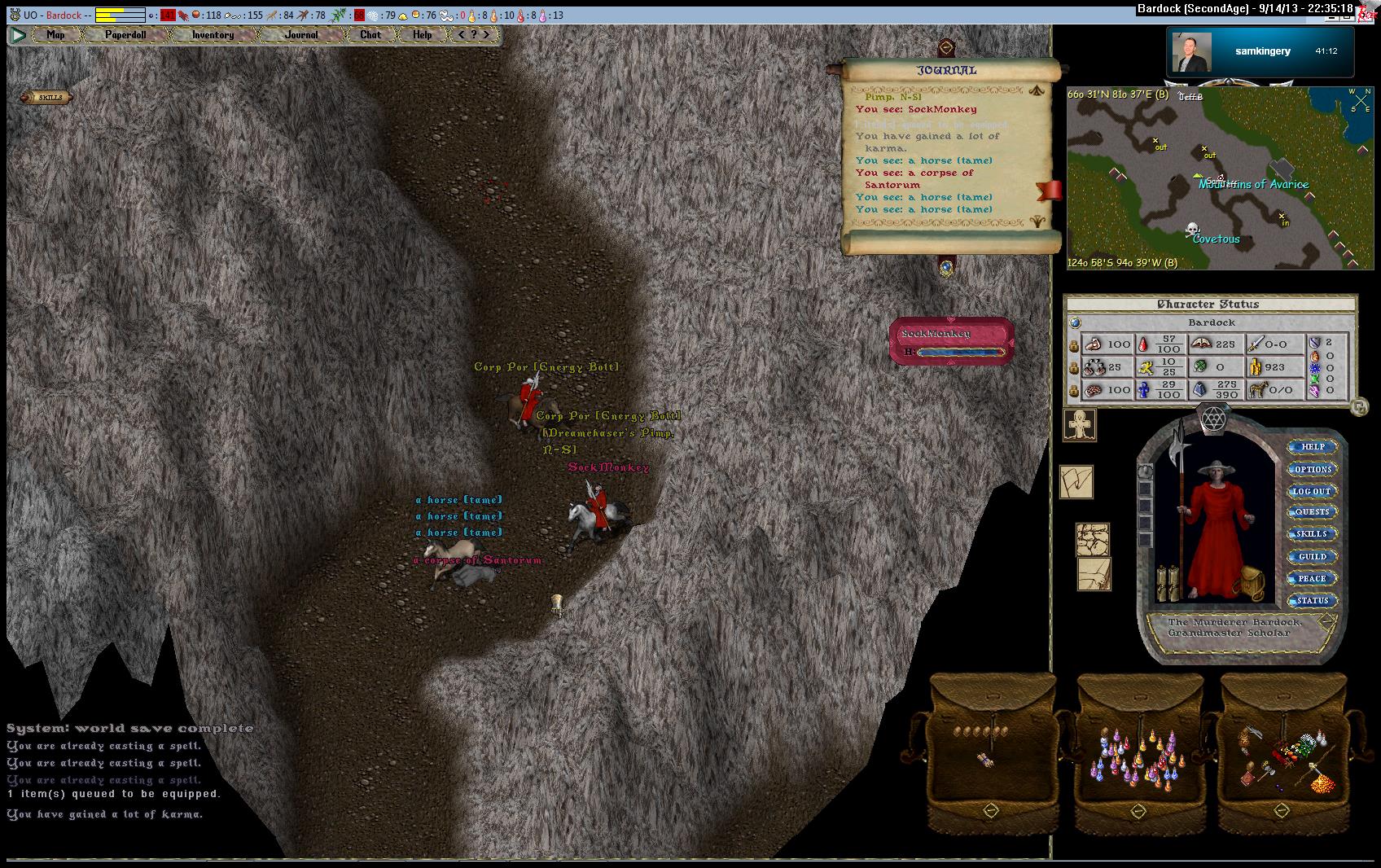Click the radar minimap of Covetous

[x=1219, y=178]
